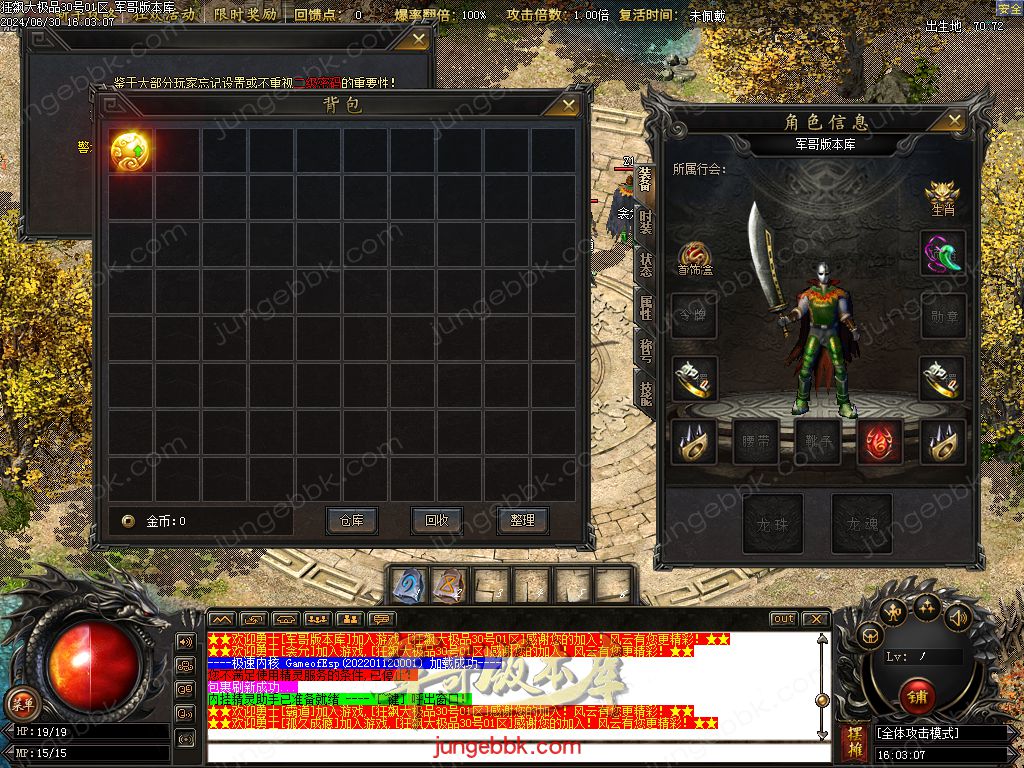Select the golden orb item in backpack
Screen dimensions: 1024x768
click(x=131, y=151)
